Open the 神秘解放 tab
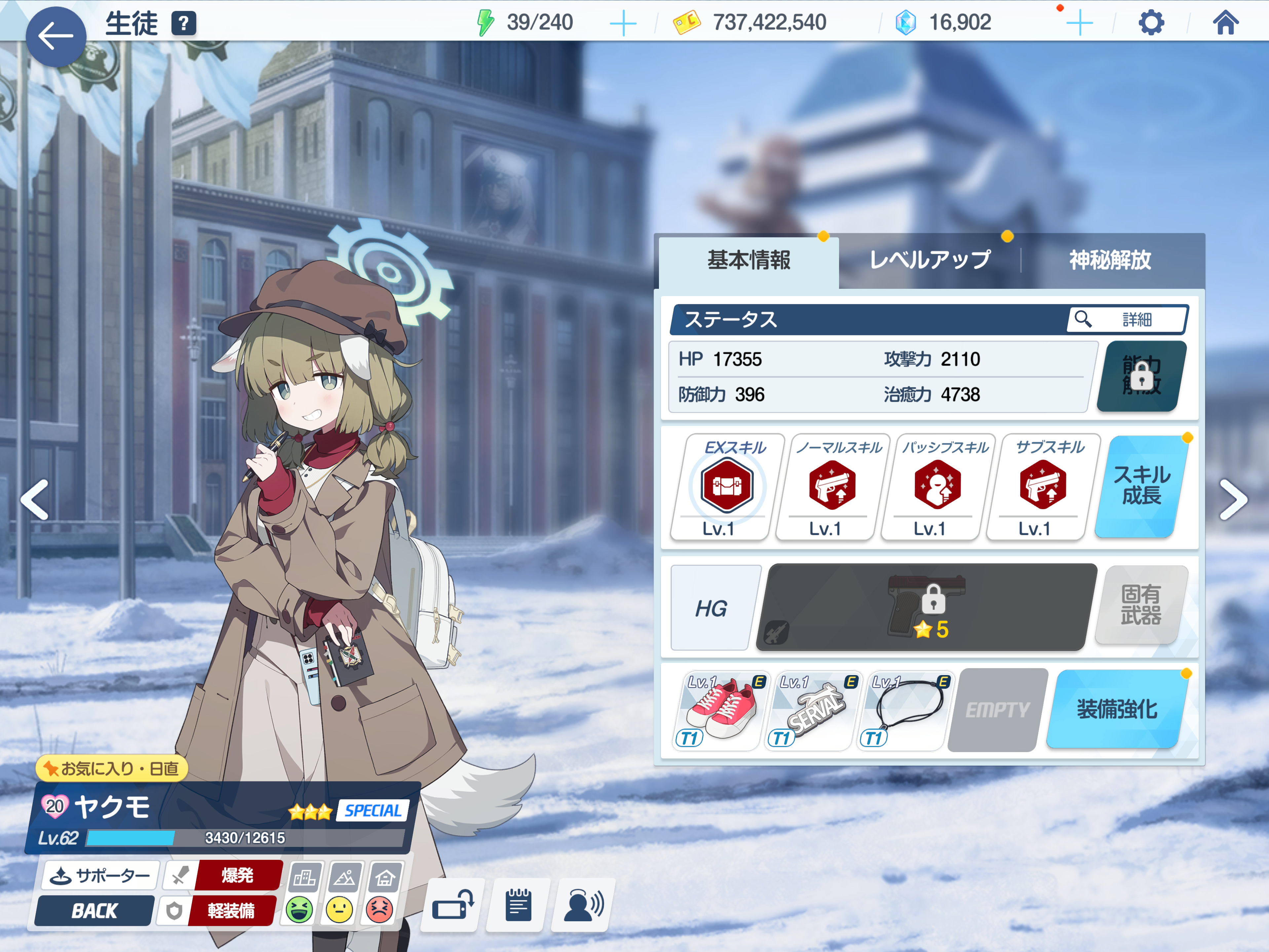The width and height of the screenshot is (1269, 952). pyautogui.click(x=1109, y=260)
